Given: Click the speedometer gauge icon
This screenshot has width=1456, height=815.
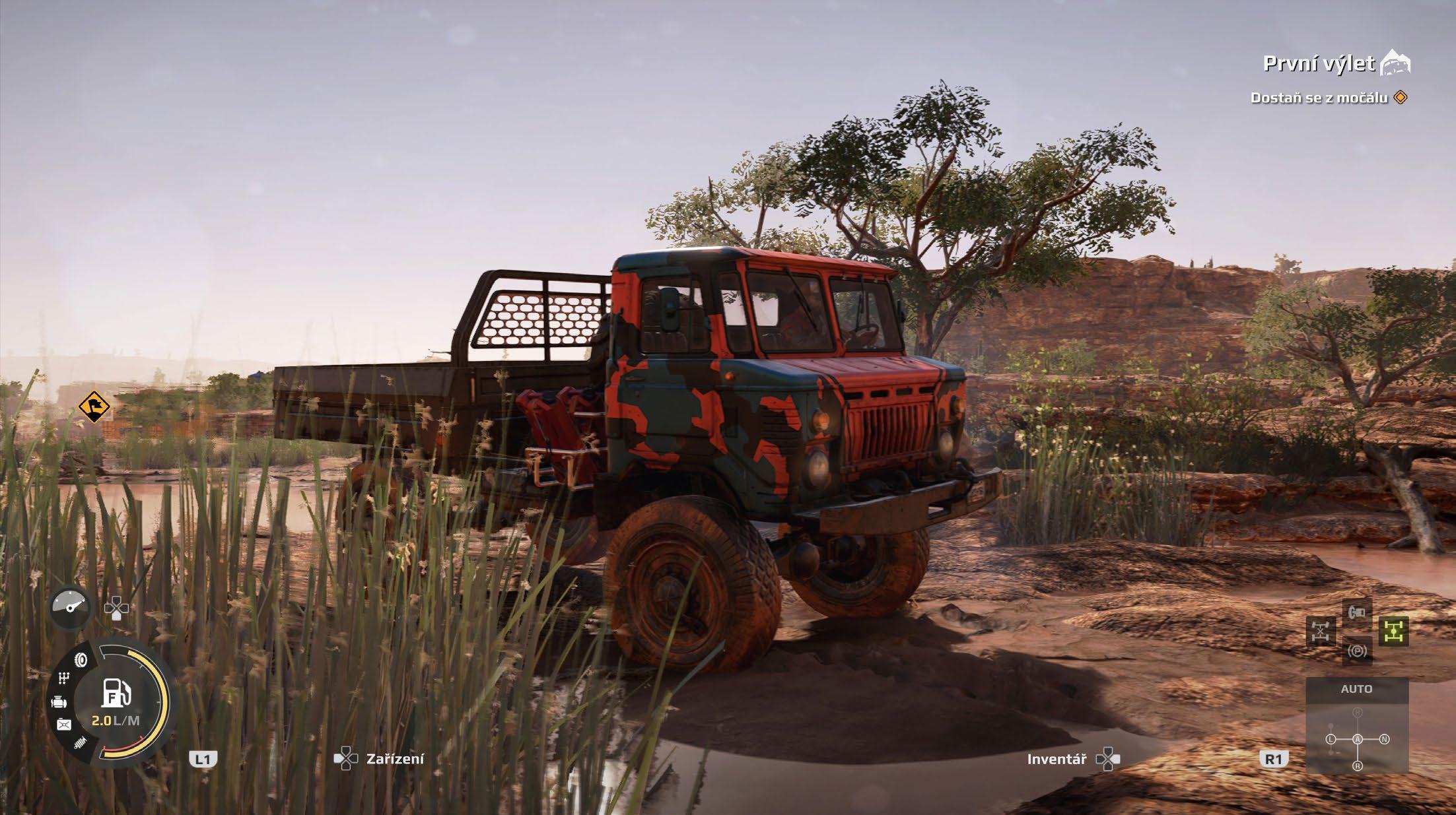Looking at the screenshot, I should coord(70,606).
